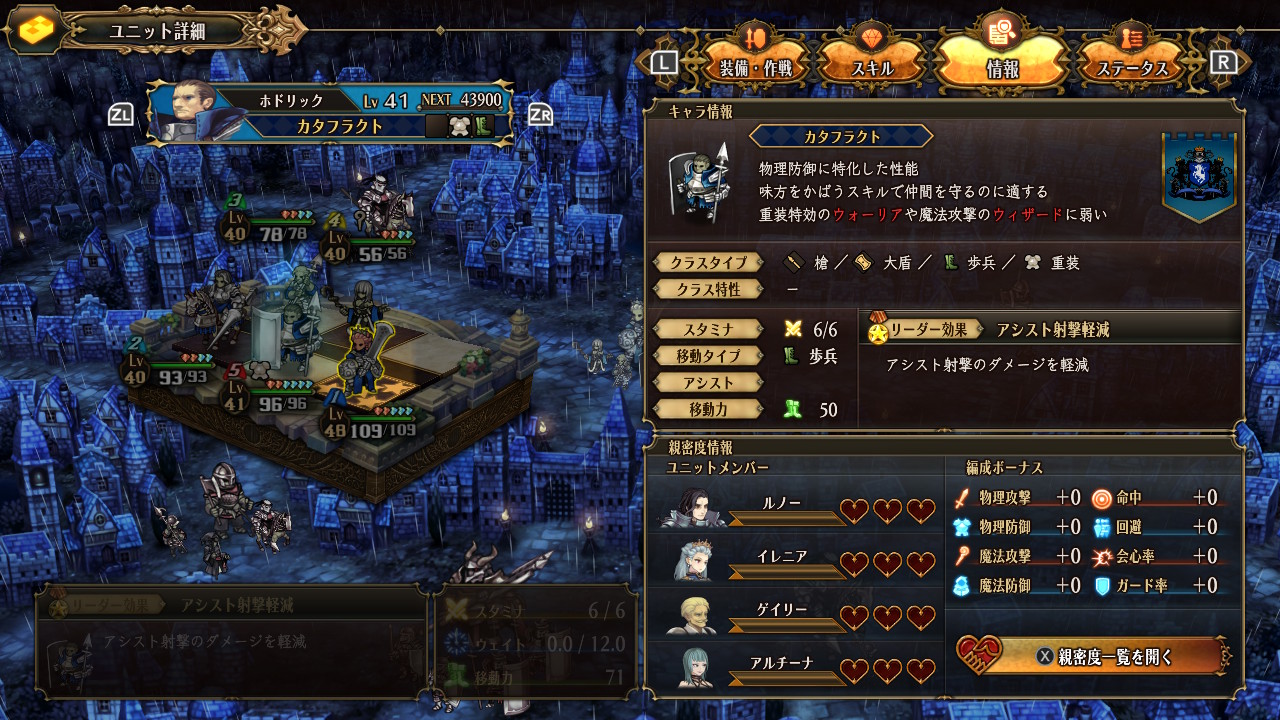
Task: Select unit member ゲイリー row
Action: [797, 616]
